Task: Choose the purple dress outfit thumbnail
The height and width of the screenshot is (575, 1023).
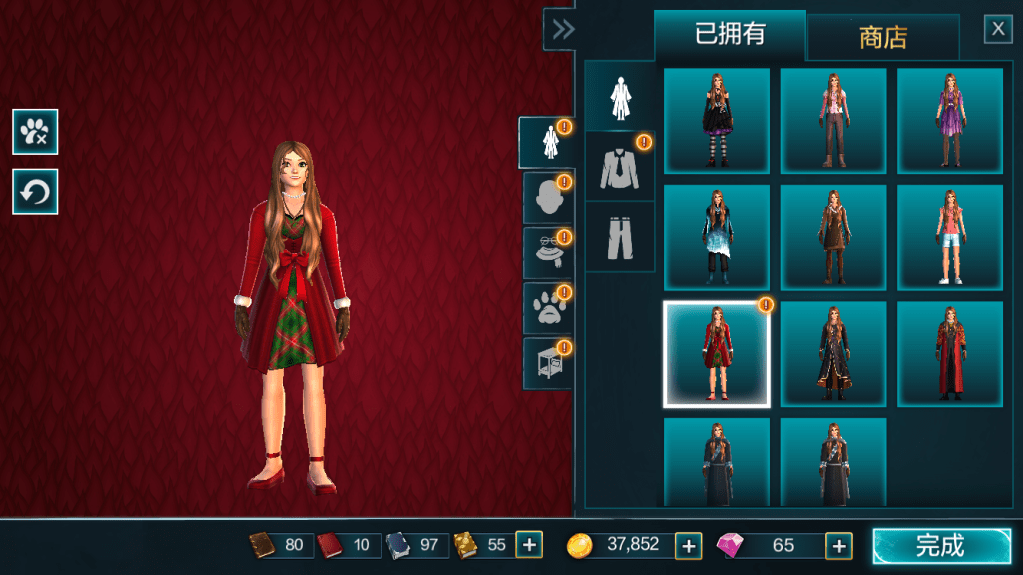Action: click(x=949, y=121)
